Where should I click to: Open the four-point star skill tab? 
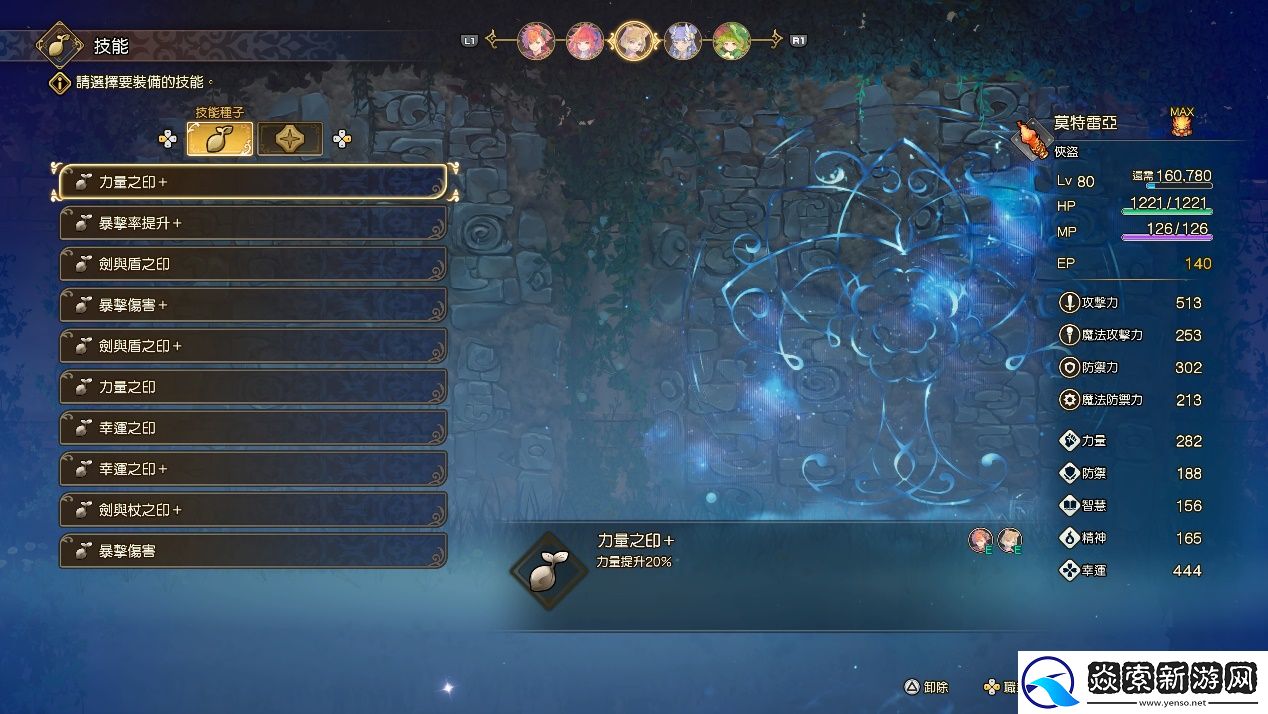coord(290,140)
